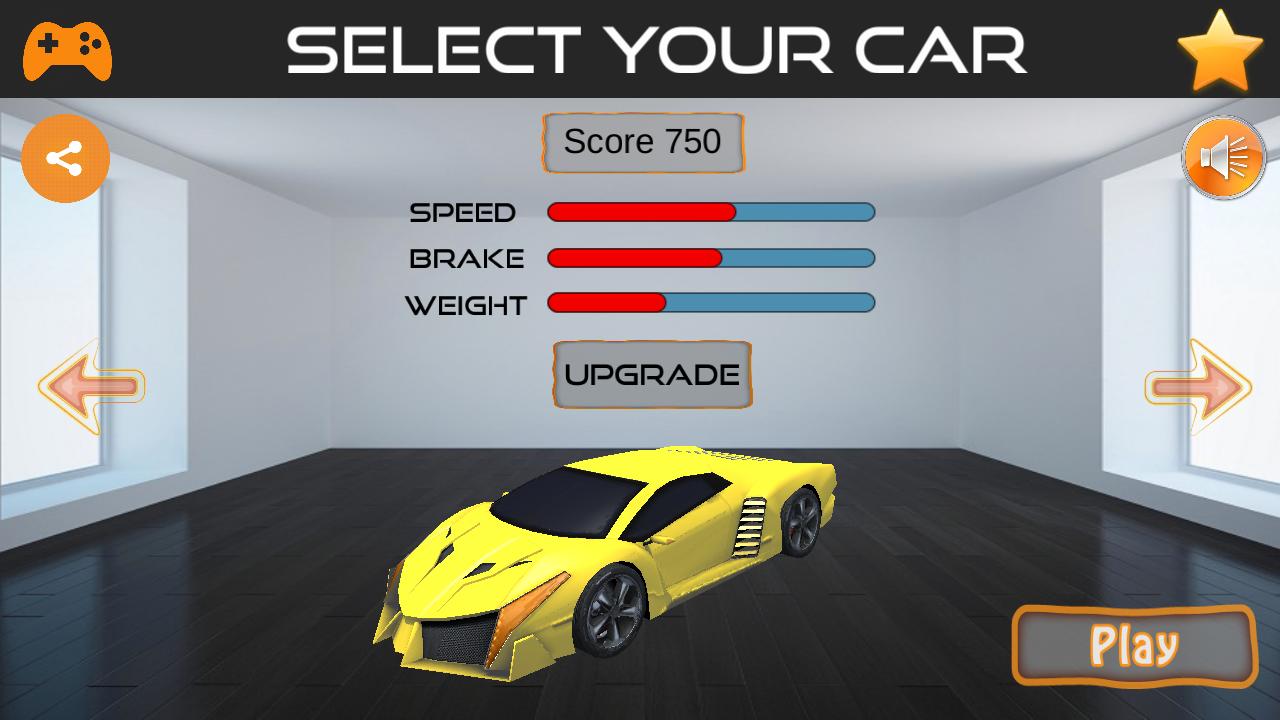1280x720 pixels.
Task: Upgrade the selected car
Action: [652, 375]
